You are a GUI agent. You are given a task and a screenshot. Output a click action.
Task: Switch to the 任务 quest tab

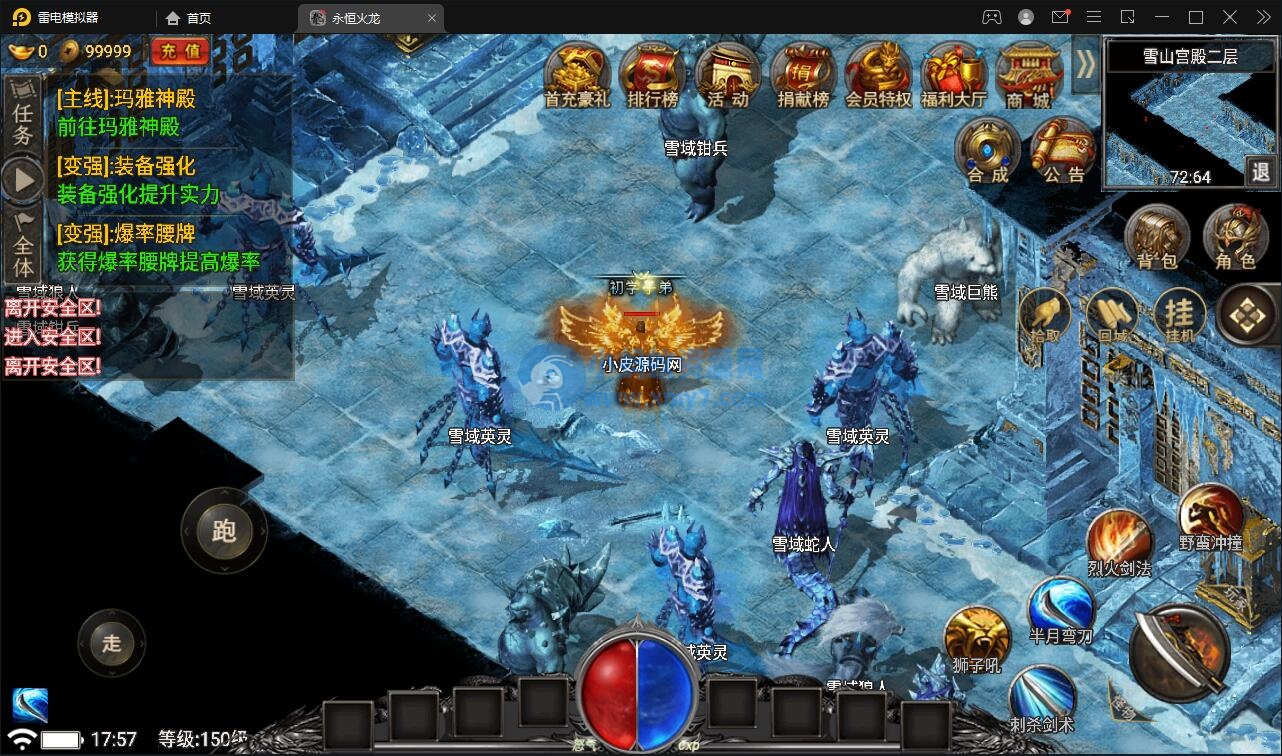(x=23, y=121)
